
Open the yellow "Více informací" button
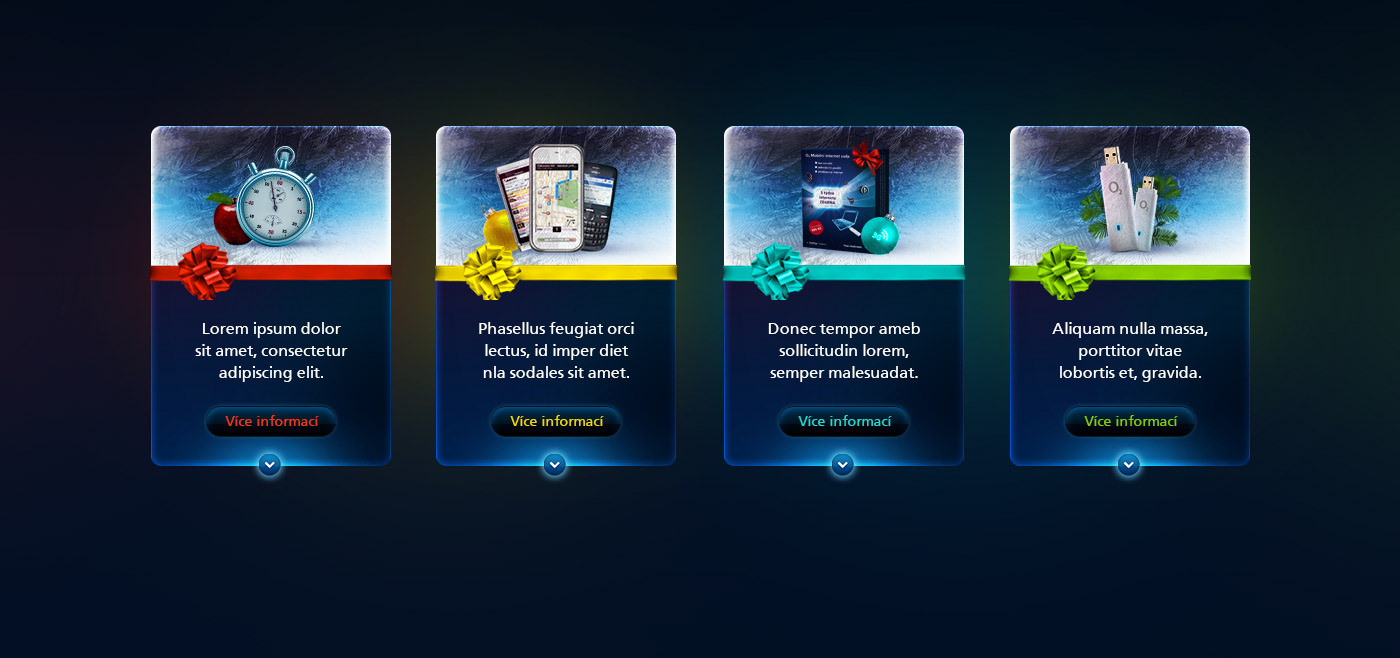[556, 422]
